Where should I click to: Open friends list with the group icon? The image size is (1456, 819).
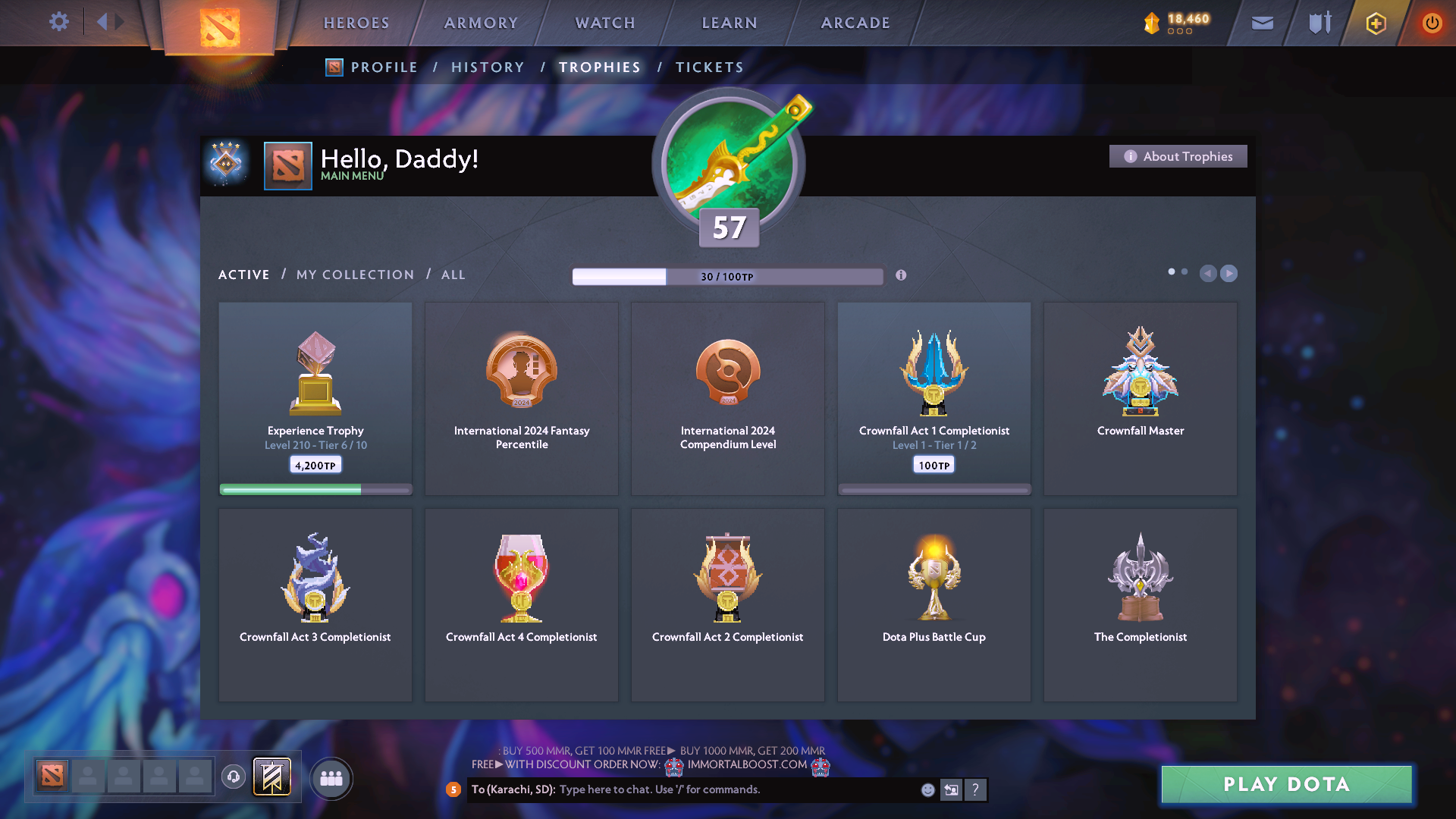click(331, 777)
